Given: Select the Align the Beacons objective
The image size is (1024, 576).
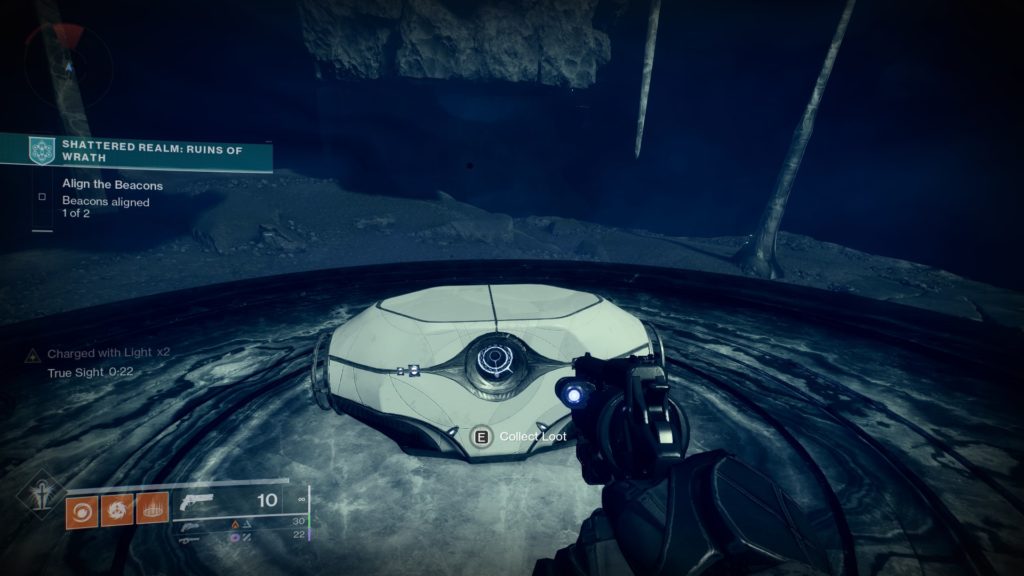Looking at the screenshot, I should 112,186.
